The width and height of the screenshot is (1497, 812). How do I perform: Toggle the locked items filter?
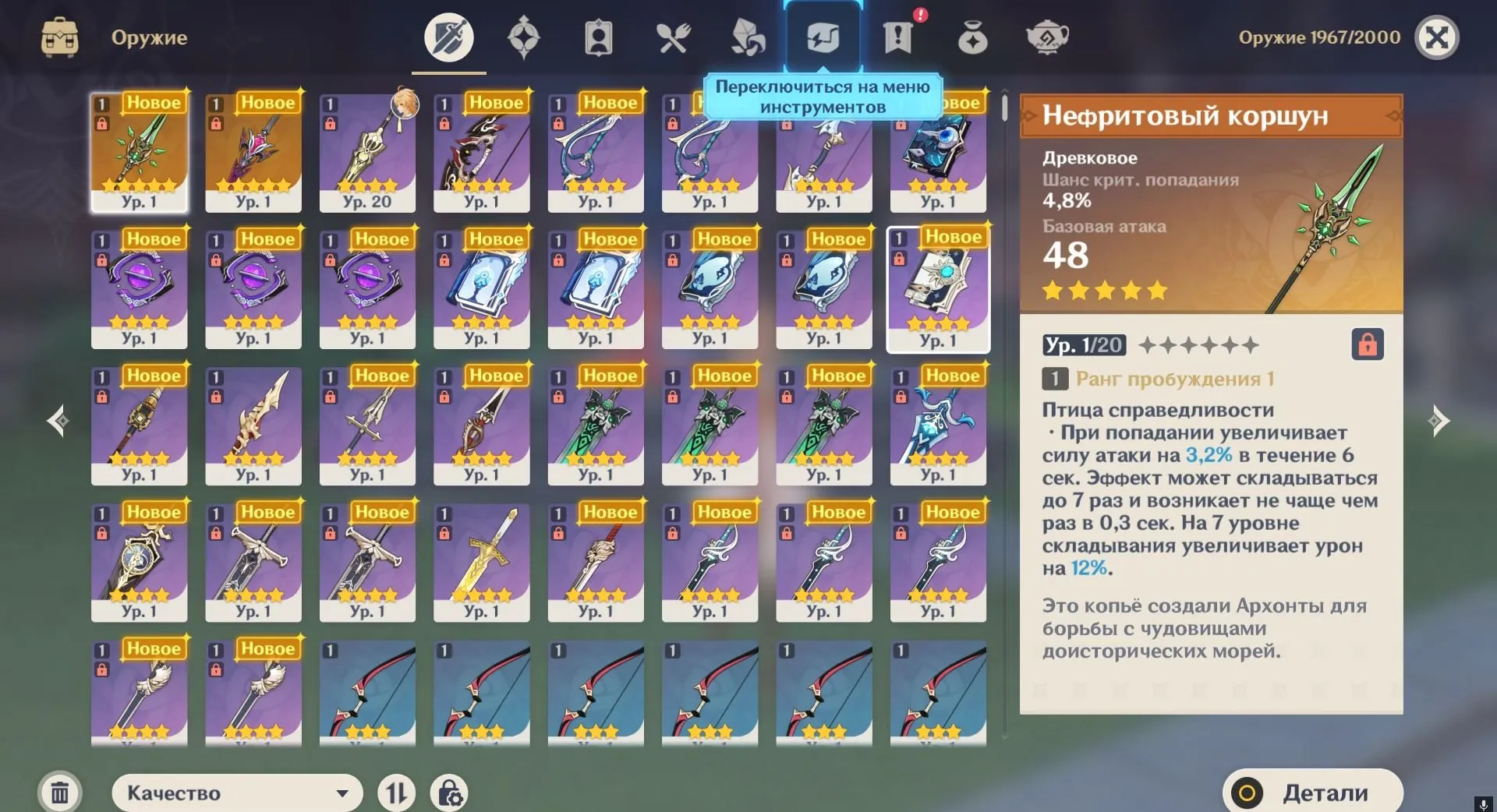coord(450,793)
